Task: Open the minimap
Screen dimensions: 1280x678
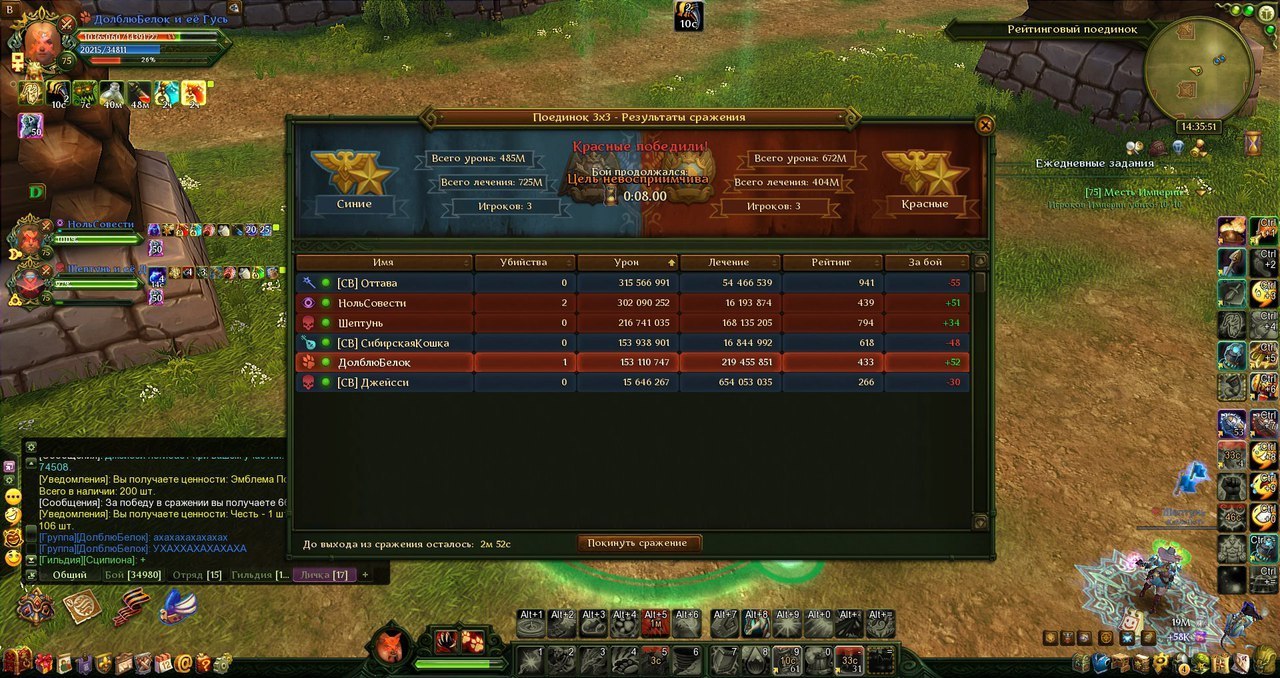Action: click(1199, 68)
